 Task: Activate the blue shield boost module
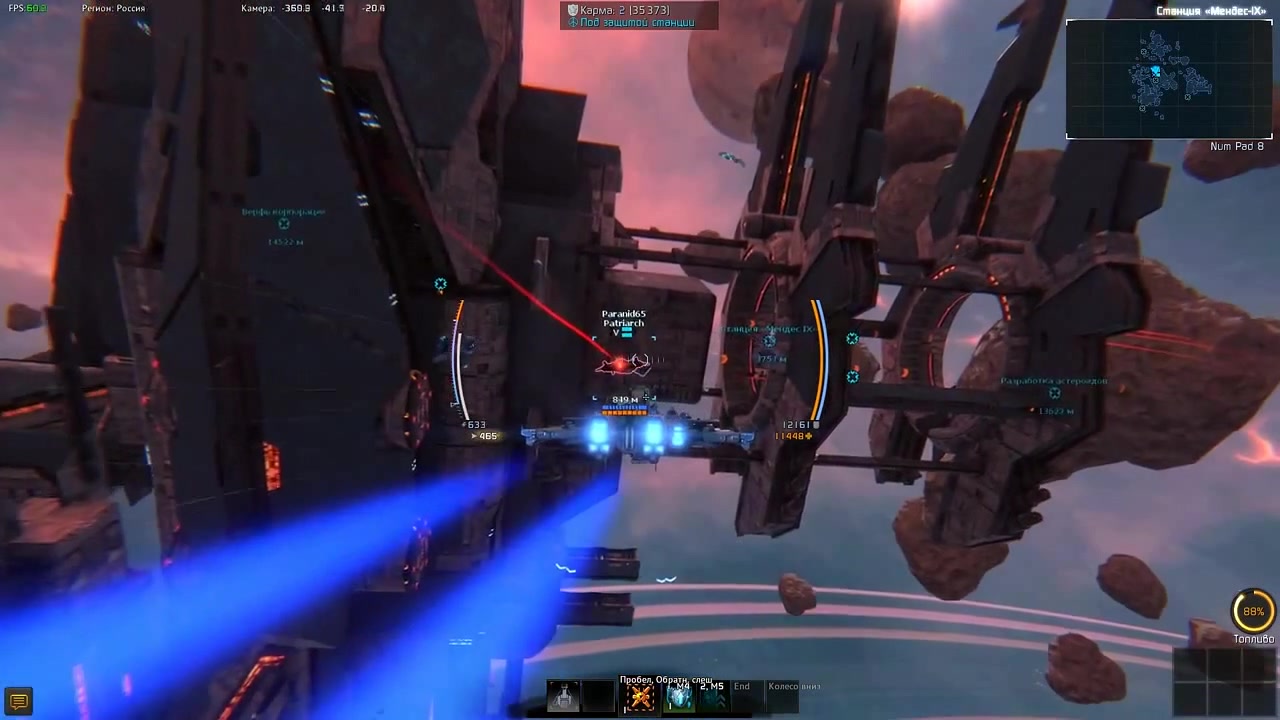pos(680,698)
